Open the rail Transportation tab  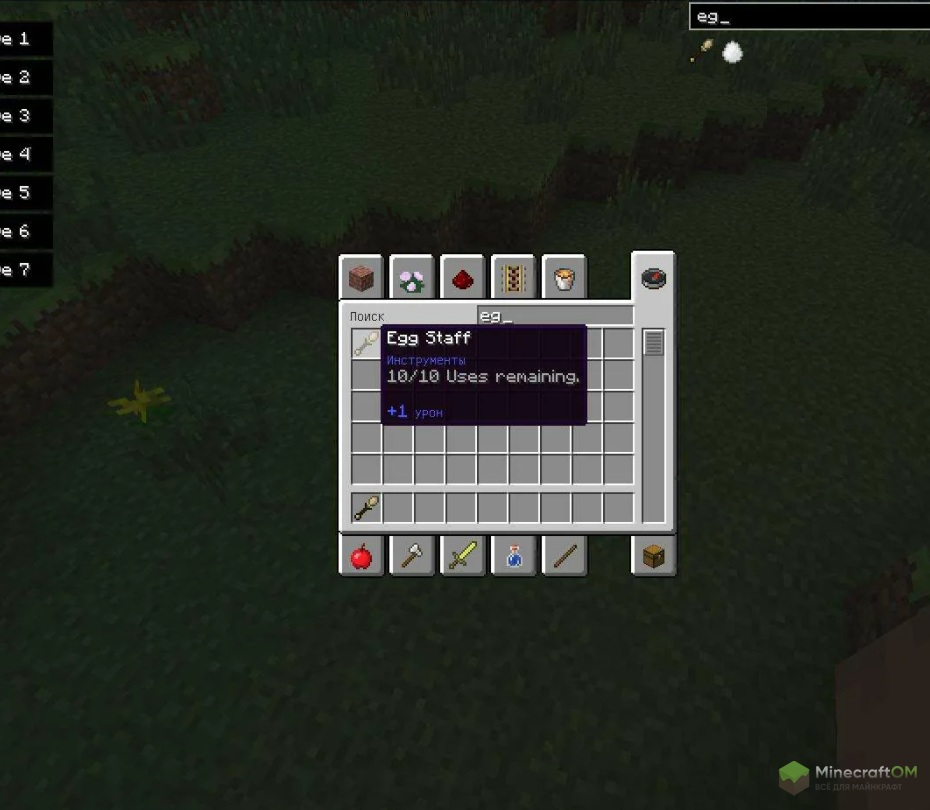coord(514,279)
